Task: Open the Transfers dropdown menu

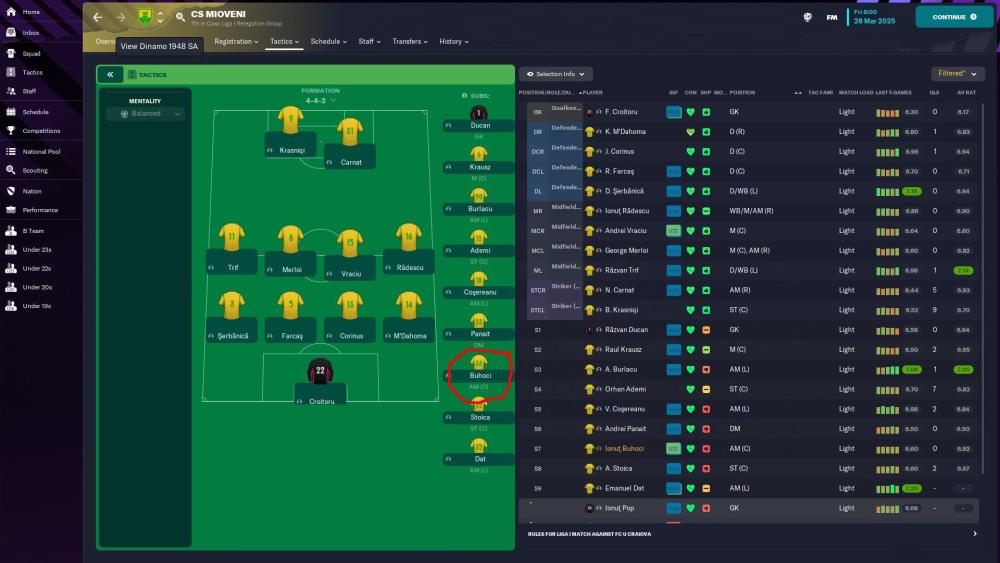Action: coord(410,42)
